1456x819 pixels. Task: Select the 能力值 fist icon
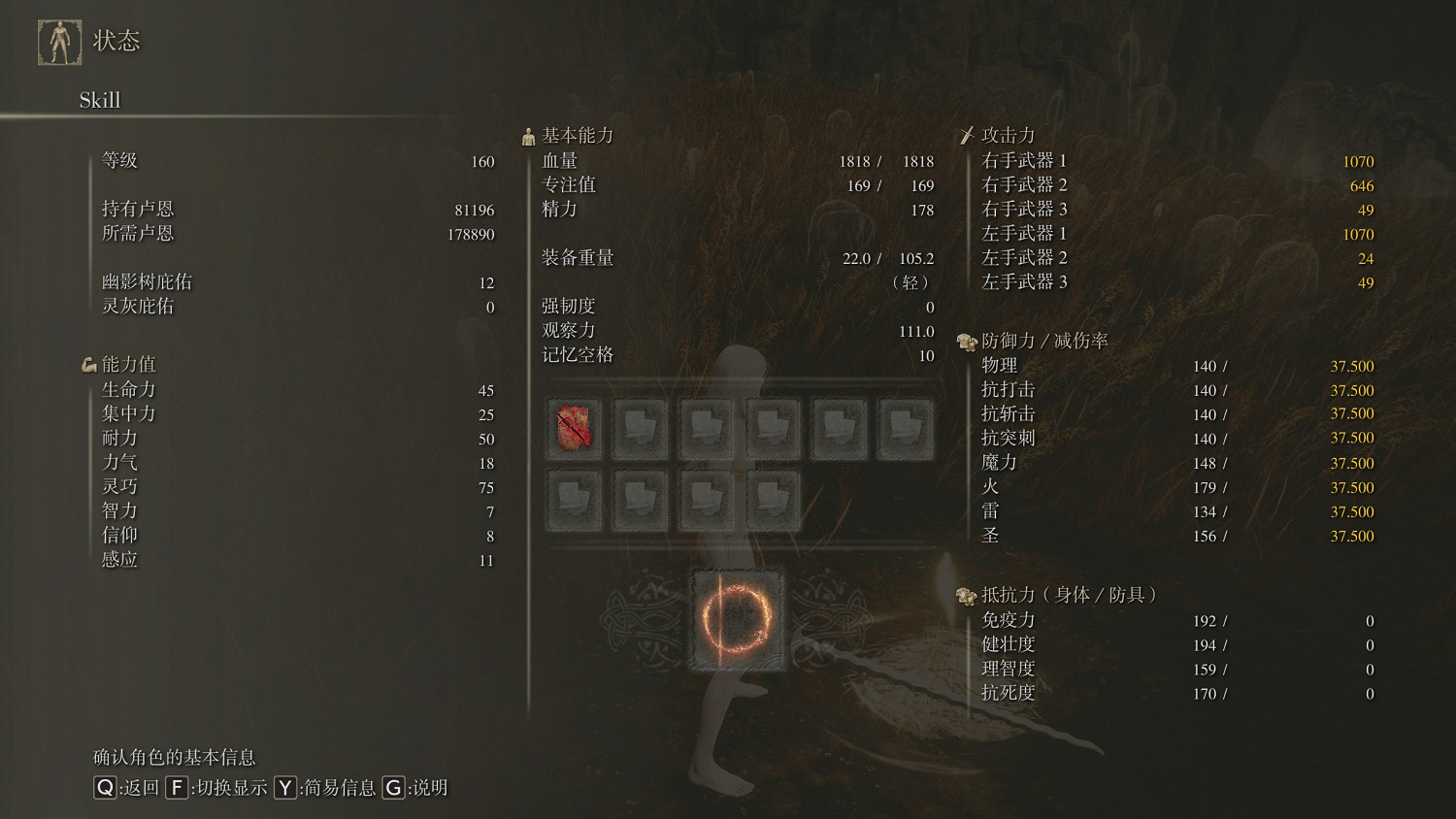click(x=88, y=363)
